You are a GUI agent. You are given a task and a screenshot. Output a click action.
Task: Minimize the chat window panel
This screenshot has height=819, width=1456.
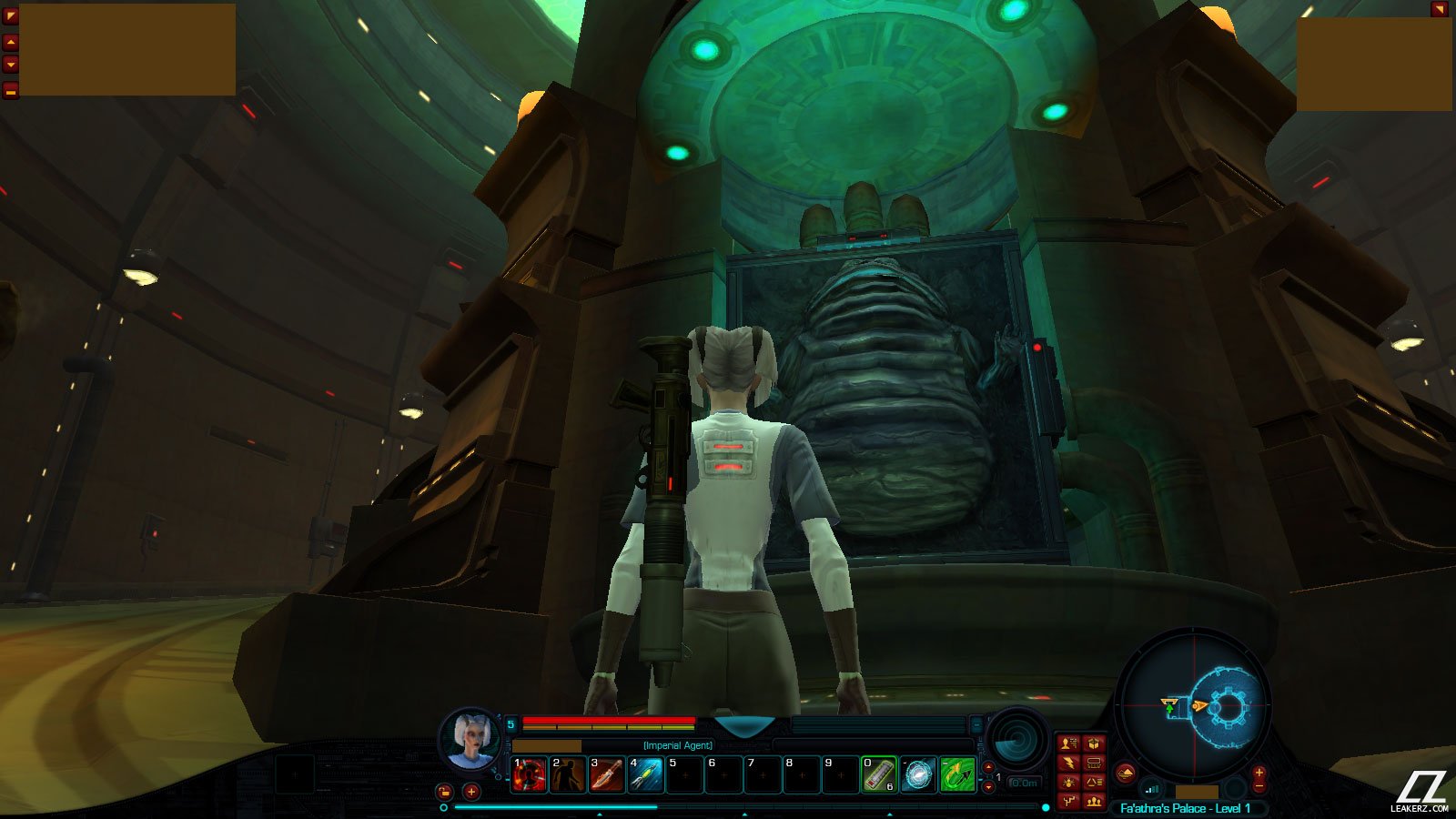pyautogui.click(x=11, y=90)
